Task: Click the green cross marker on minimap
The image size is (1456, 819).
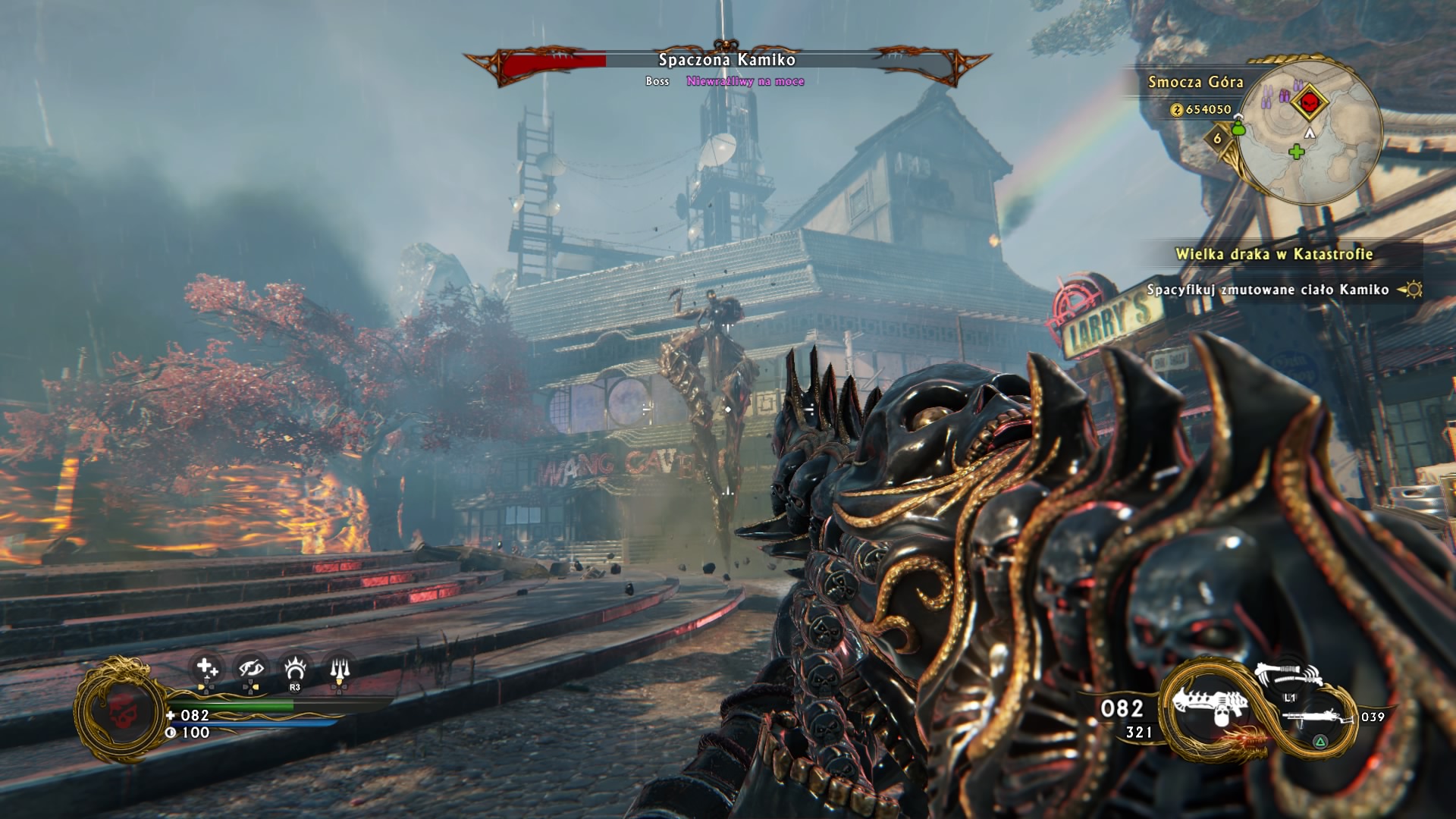Action: pyautogui.click(x=1297, y=152)
